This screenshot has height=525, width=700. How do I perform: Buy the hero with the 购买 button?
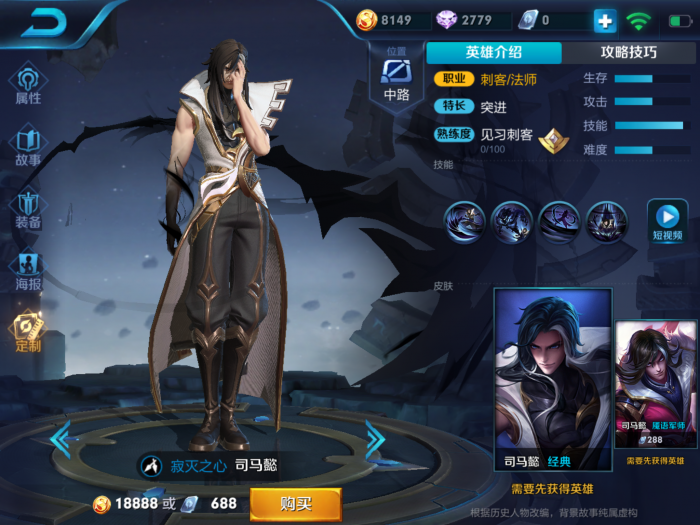click(x=295, y=504)
